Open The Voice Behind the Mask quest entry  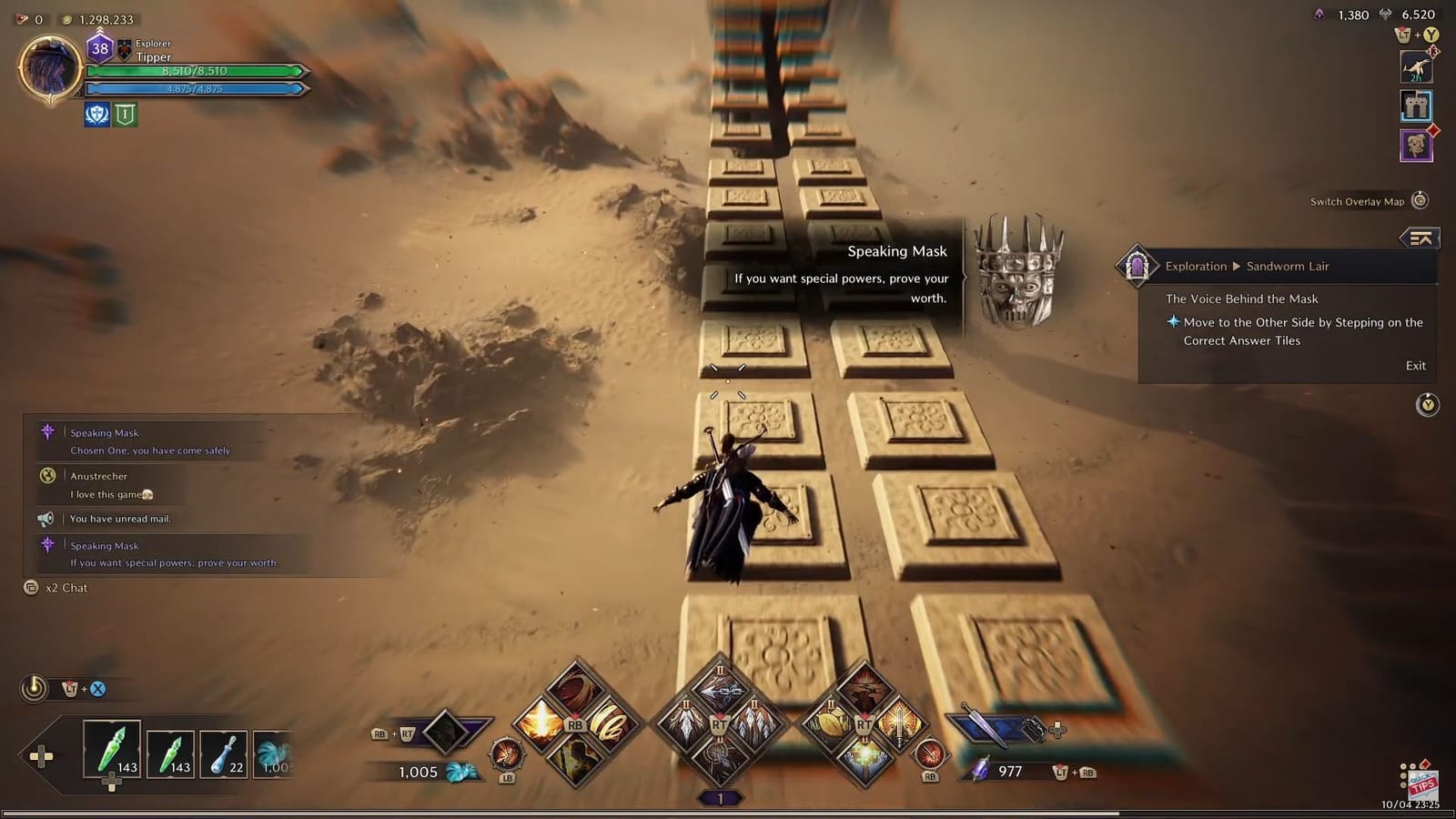(x=1243, y=298)
